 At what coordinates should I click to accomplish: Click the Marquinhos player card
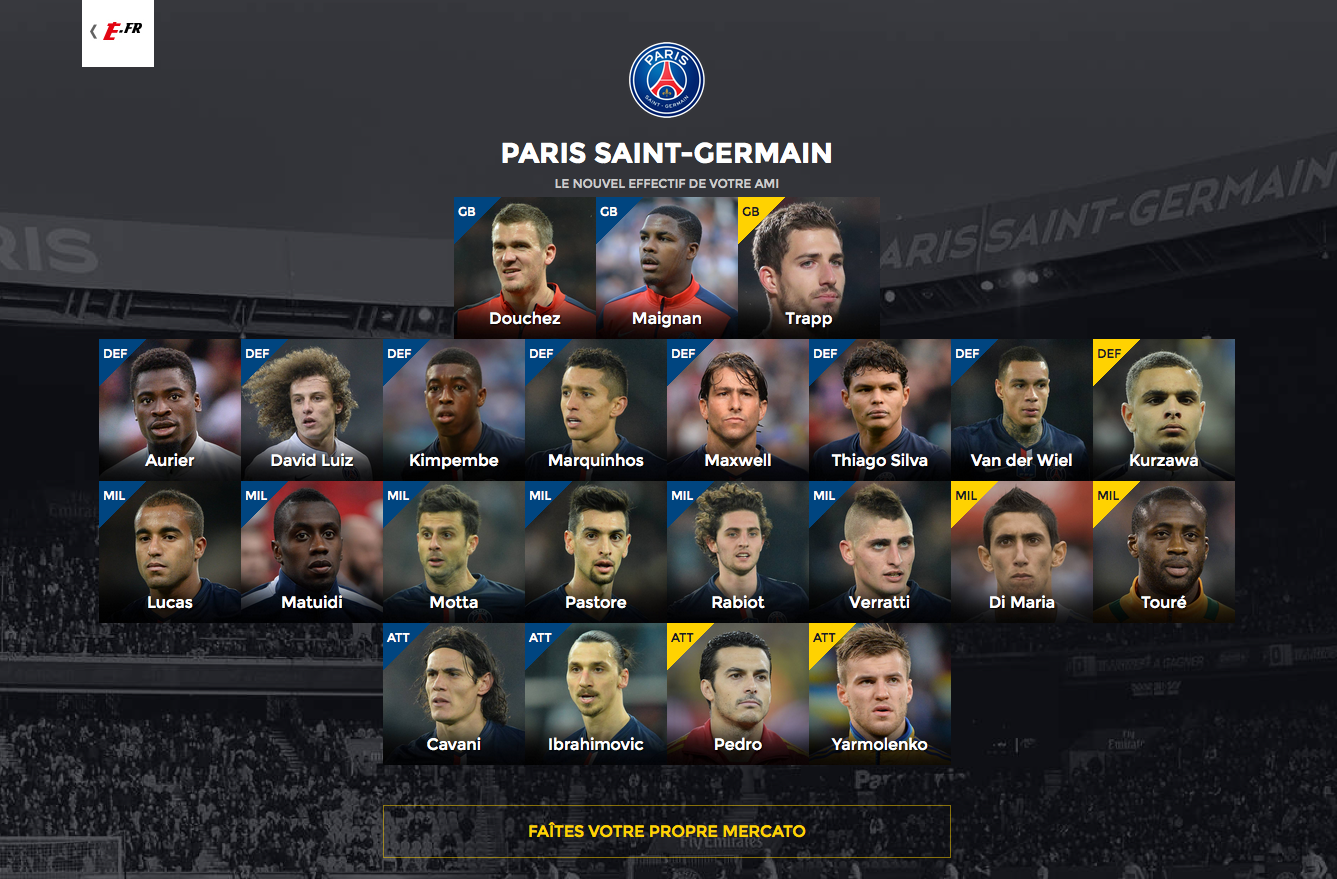(596, 409)
